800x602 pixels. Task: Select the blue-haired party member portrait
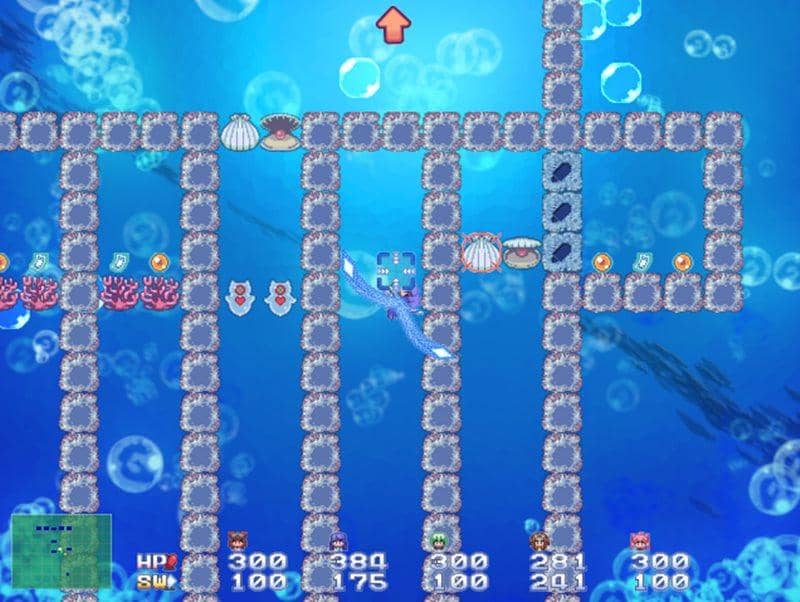(338, 542)
